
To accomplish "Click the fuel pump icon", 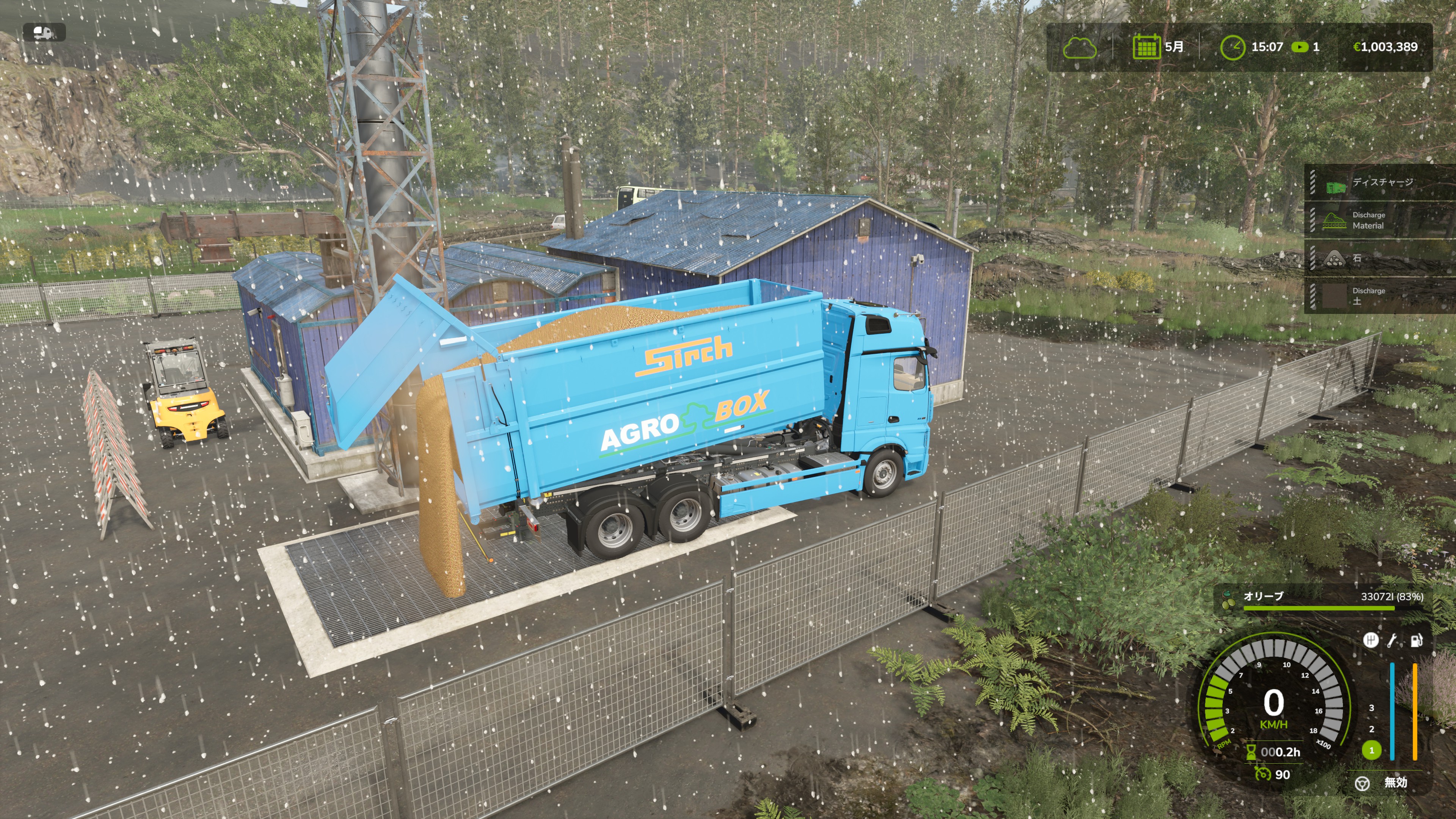I will (x=1417, y=640).
